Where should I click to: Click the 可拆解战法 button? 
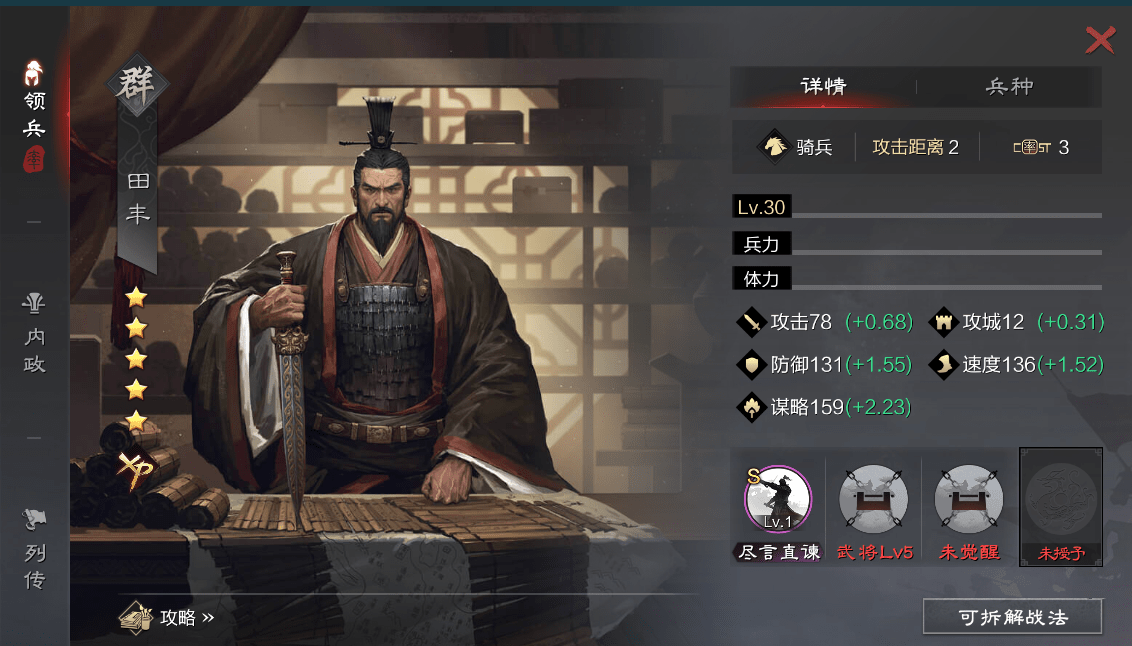pos(1012,617)
